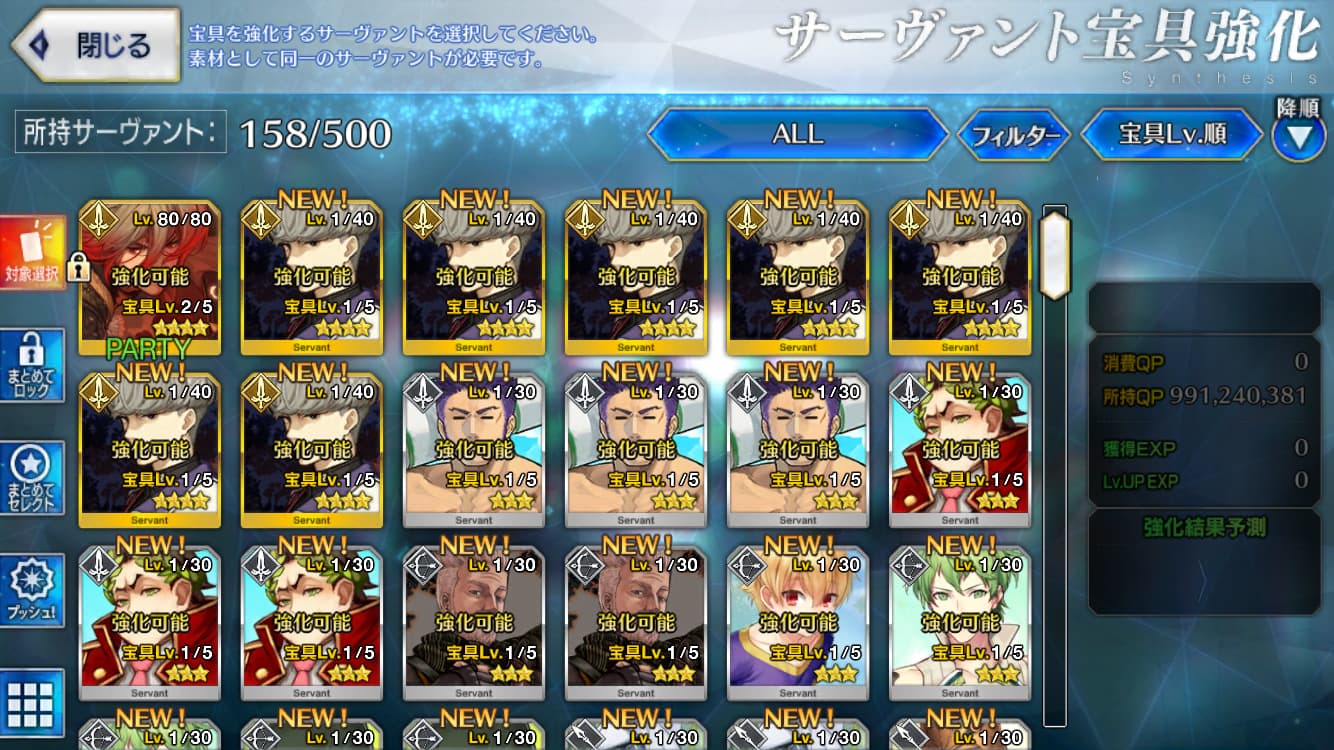1334x750 pixels.
Task: Close the Noble Phantasm enhancement screen
Action: 95,45
